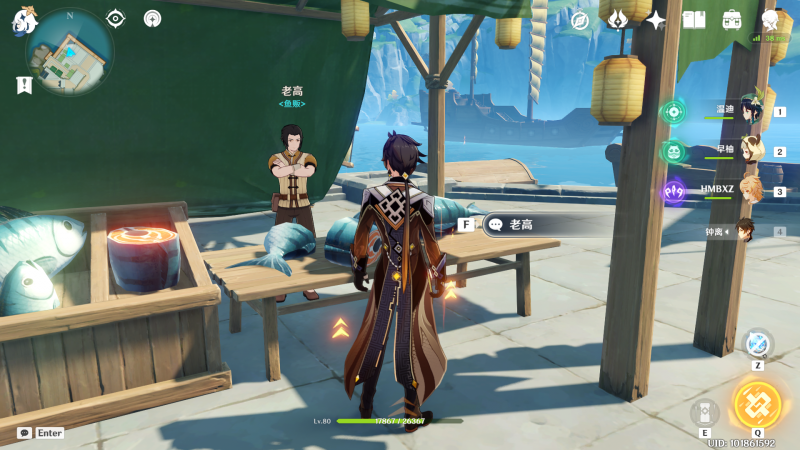Open the compass events icon

(x=580, y=20)
